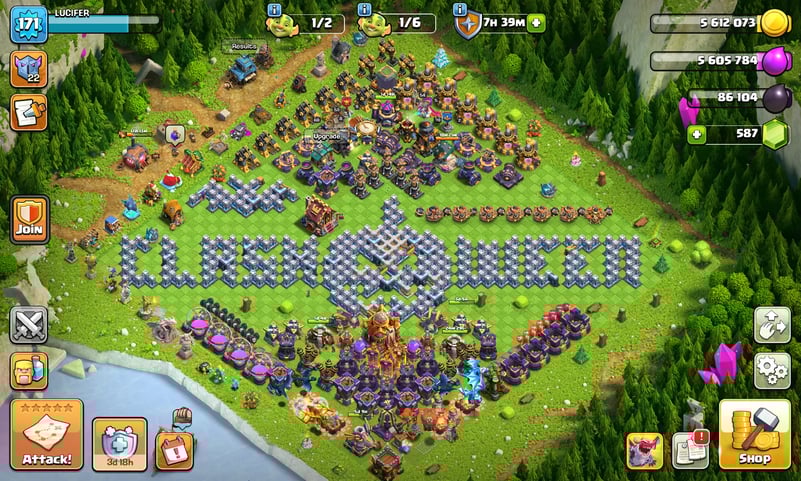Viewport: 801px width, 481px height.
Task: Open the Shop menu
Action: pos(754,435)
